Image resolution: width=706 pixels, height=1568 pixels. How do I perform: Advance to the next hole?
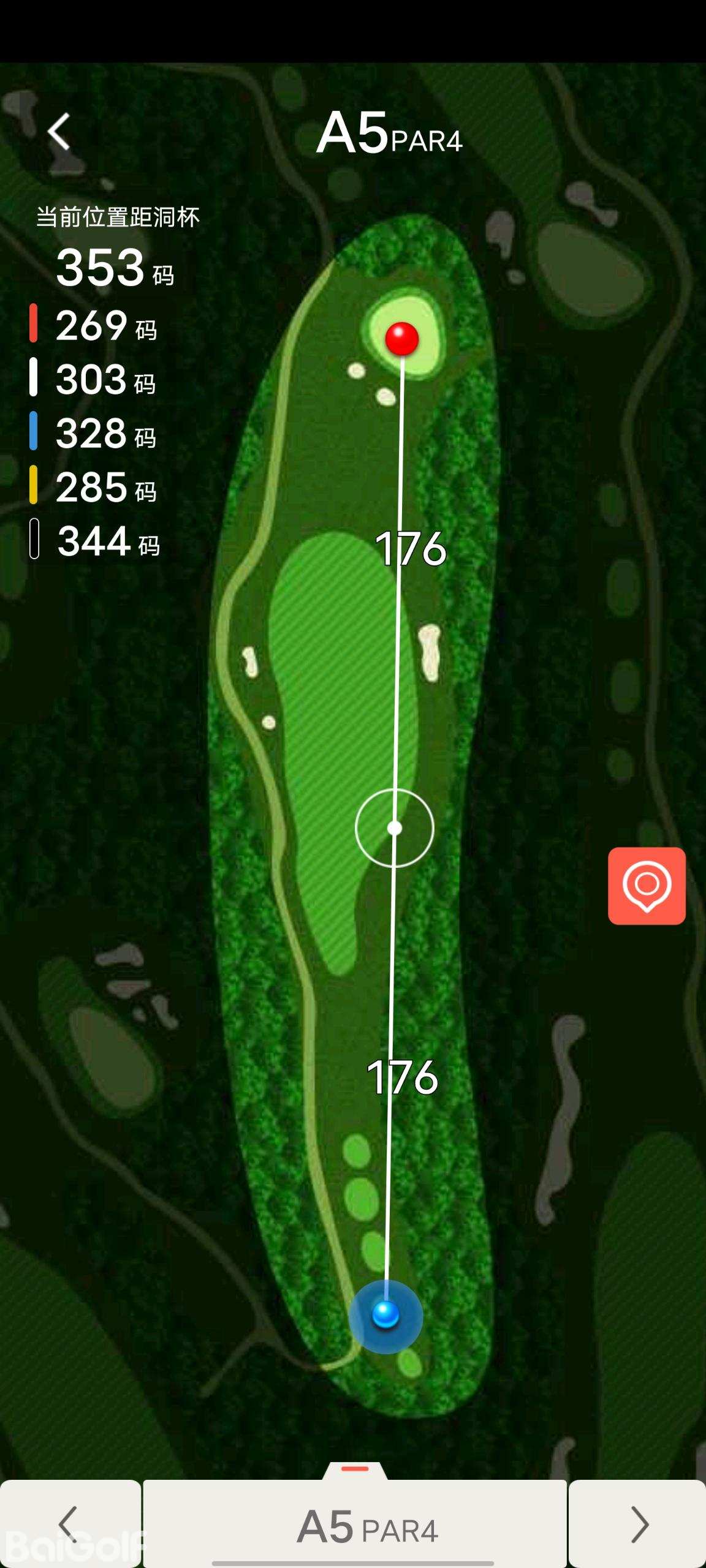click(638, 1524)
